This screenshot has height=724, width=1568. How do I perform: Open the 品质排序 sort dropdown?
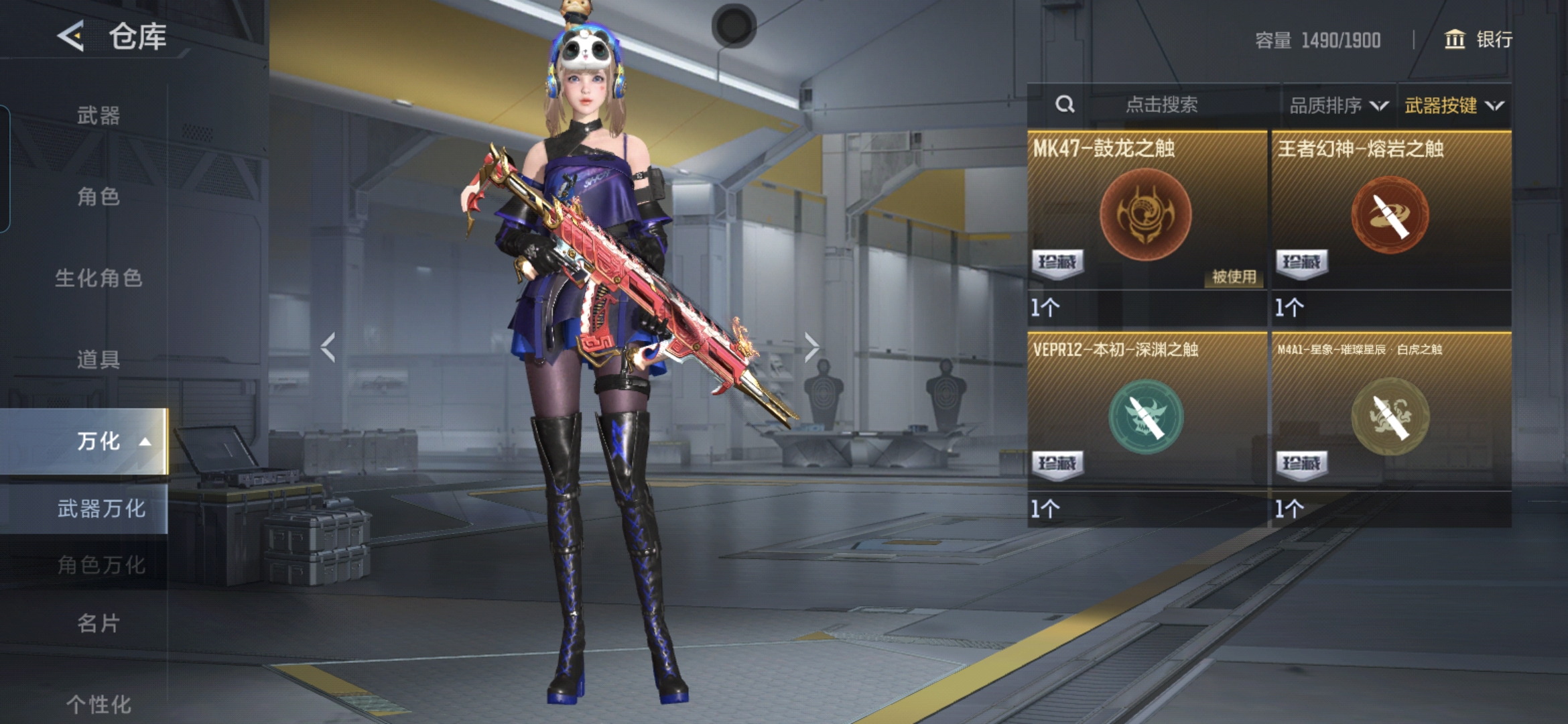[1338, 105]
